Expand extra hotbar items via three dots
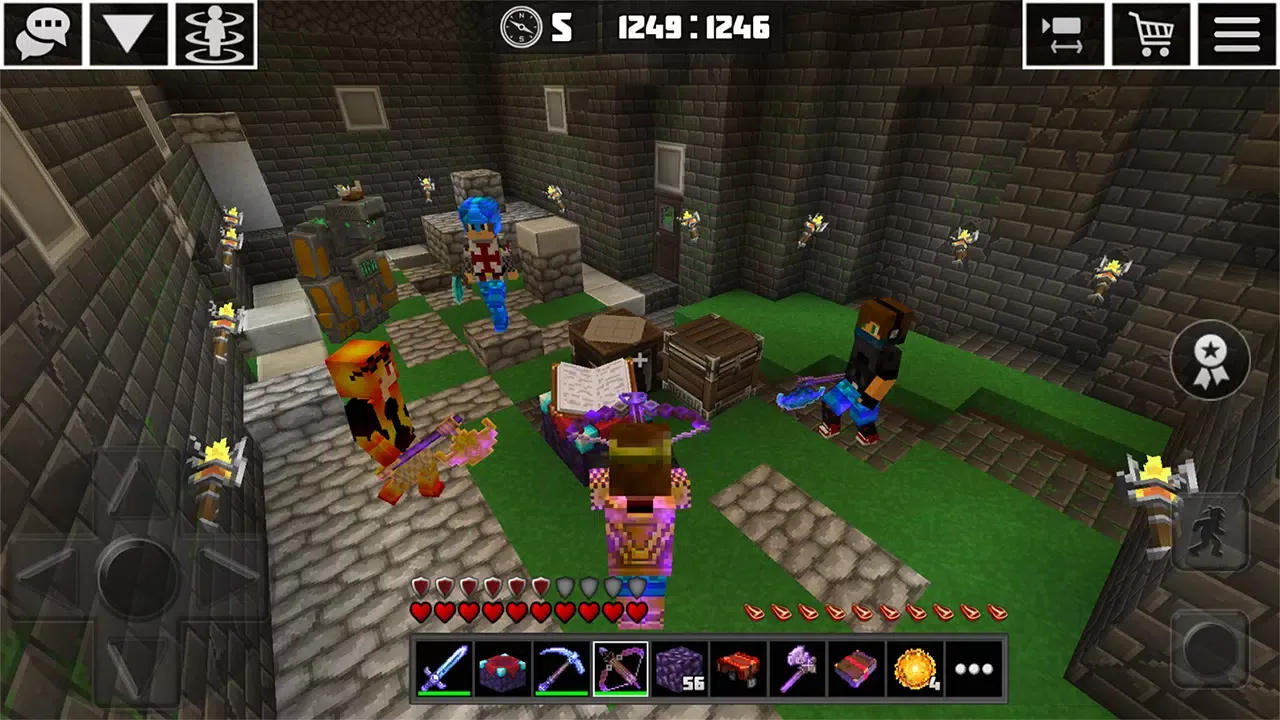The width and height of the screenshot is (1280, 720). coord(973,669)
